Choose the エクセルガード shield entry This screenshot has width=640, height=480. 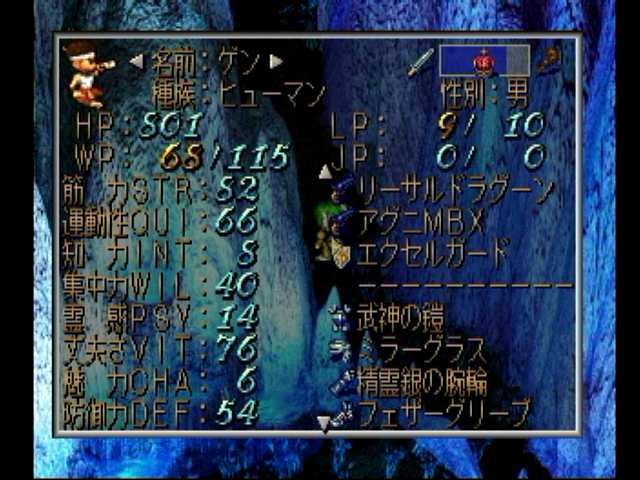click(x=431, y=251)
